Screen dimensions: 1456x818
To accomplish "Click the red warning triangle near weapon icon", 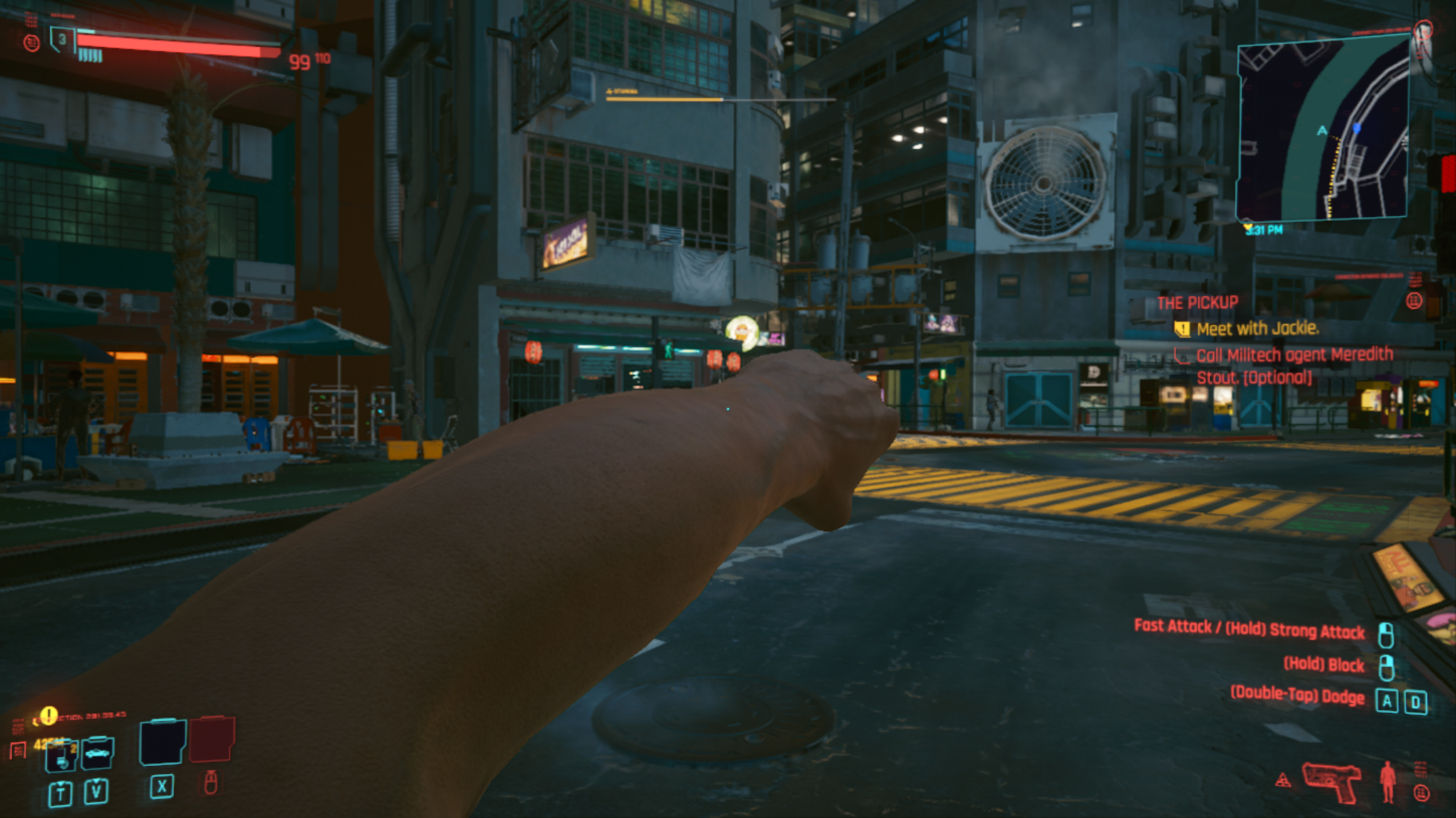I will (1284, 780).
